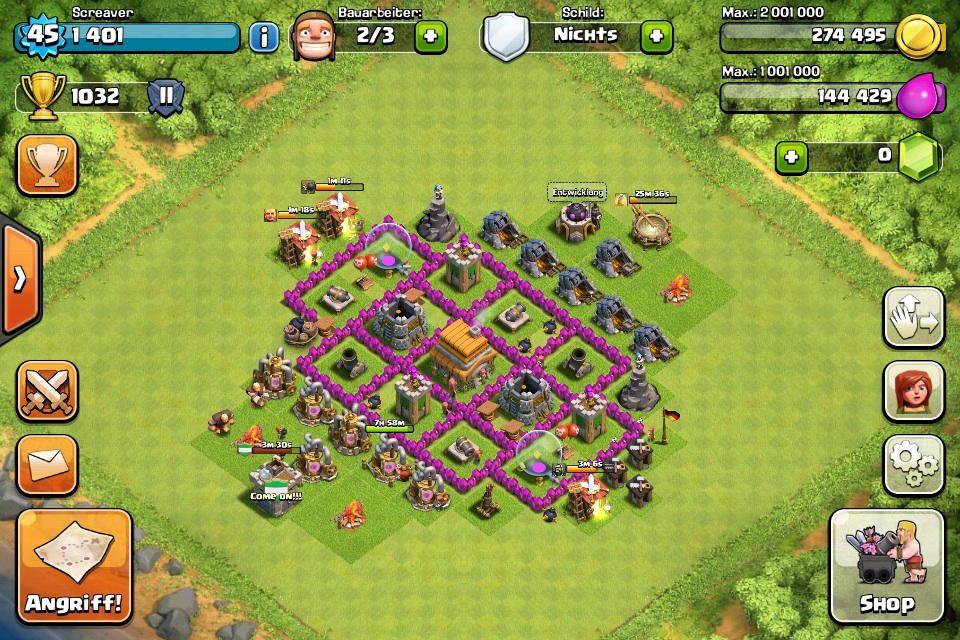The height and width of the screenshot is (640, 960).
Task: Add gems with the green plus button
Action: click(x=792, y=157)
